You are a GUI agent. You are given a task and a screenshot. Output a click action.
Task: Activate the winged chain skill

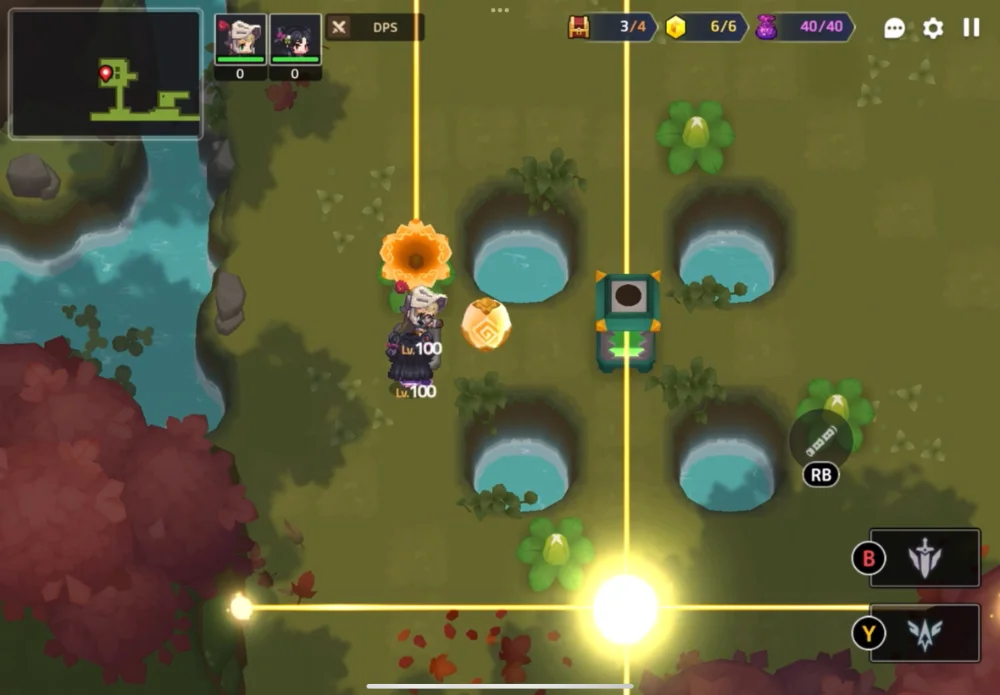coord(925,633)
